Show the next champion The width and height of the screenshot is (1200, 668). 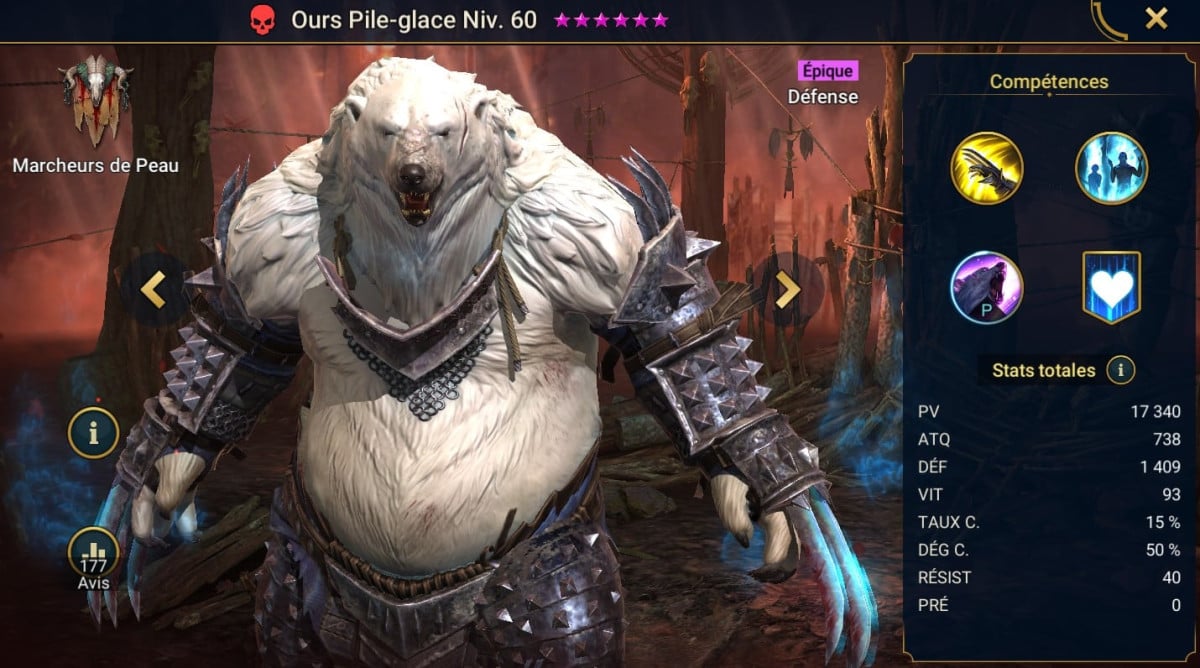coord(788,290)
